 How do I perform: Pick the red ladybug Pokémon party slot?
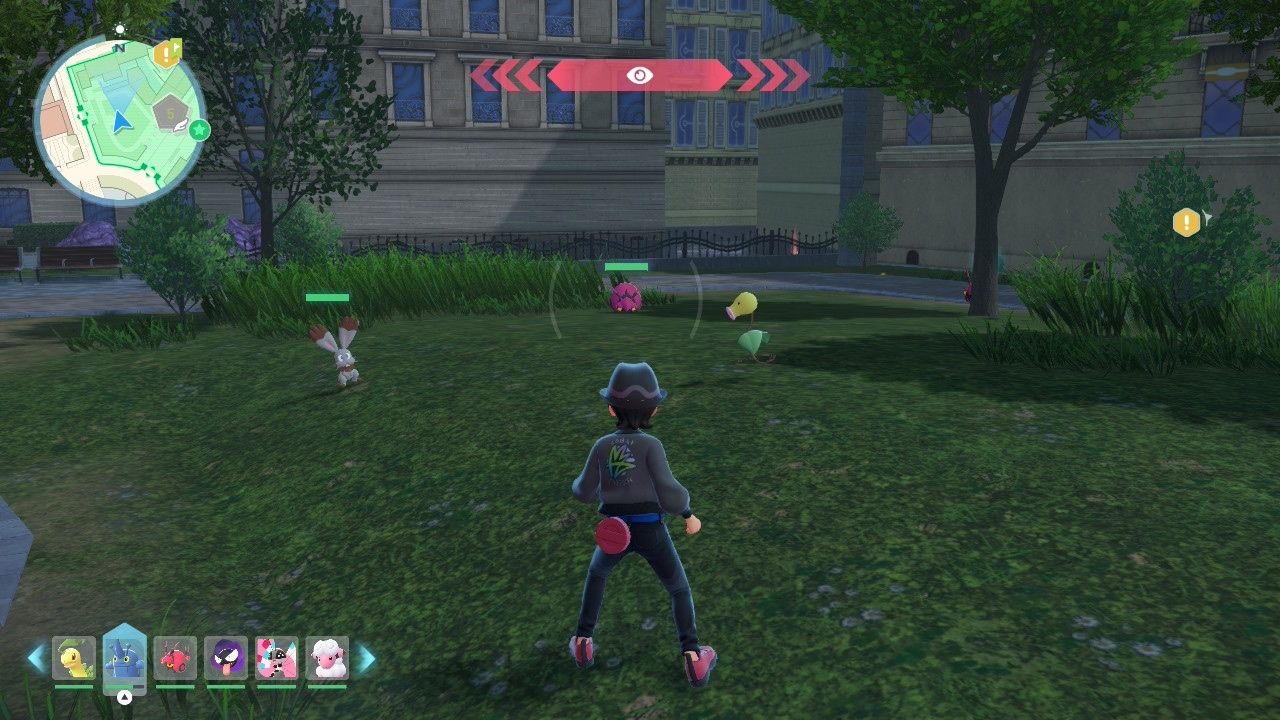click(x=176, y=658)
